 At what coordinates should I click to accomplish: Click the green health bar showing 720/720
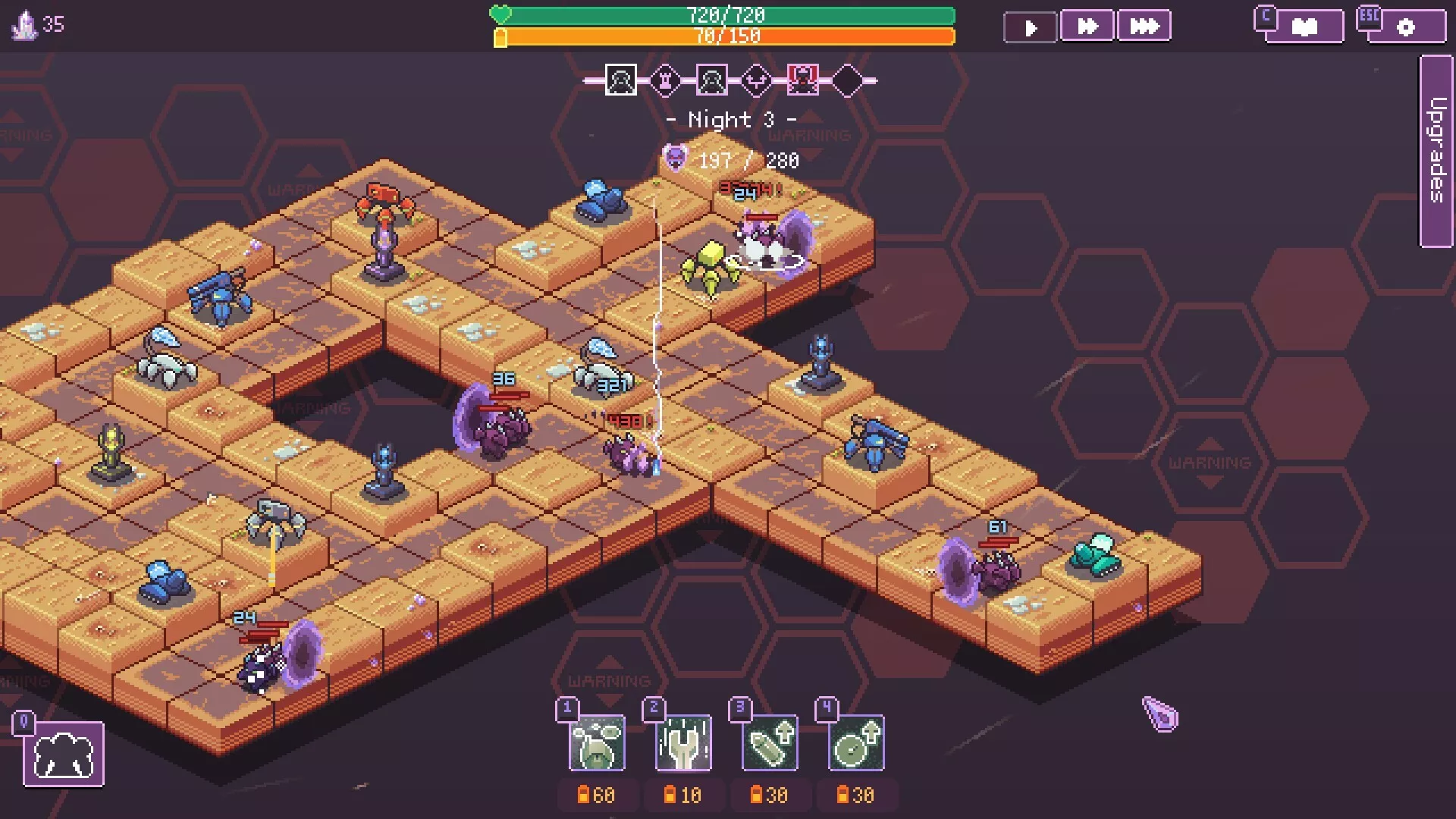[728, 14]
